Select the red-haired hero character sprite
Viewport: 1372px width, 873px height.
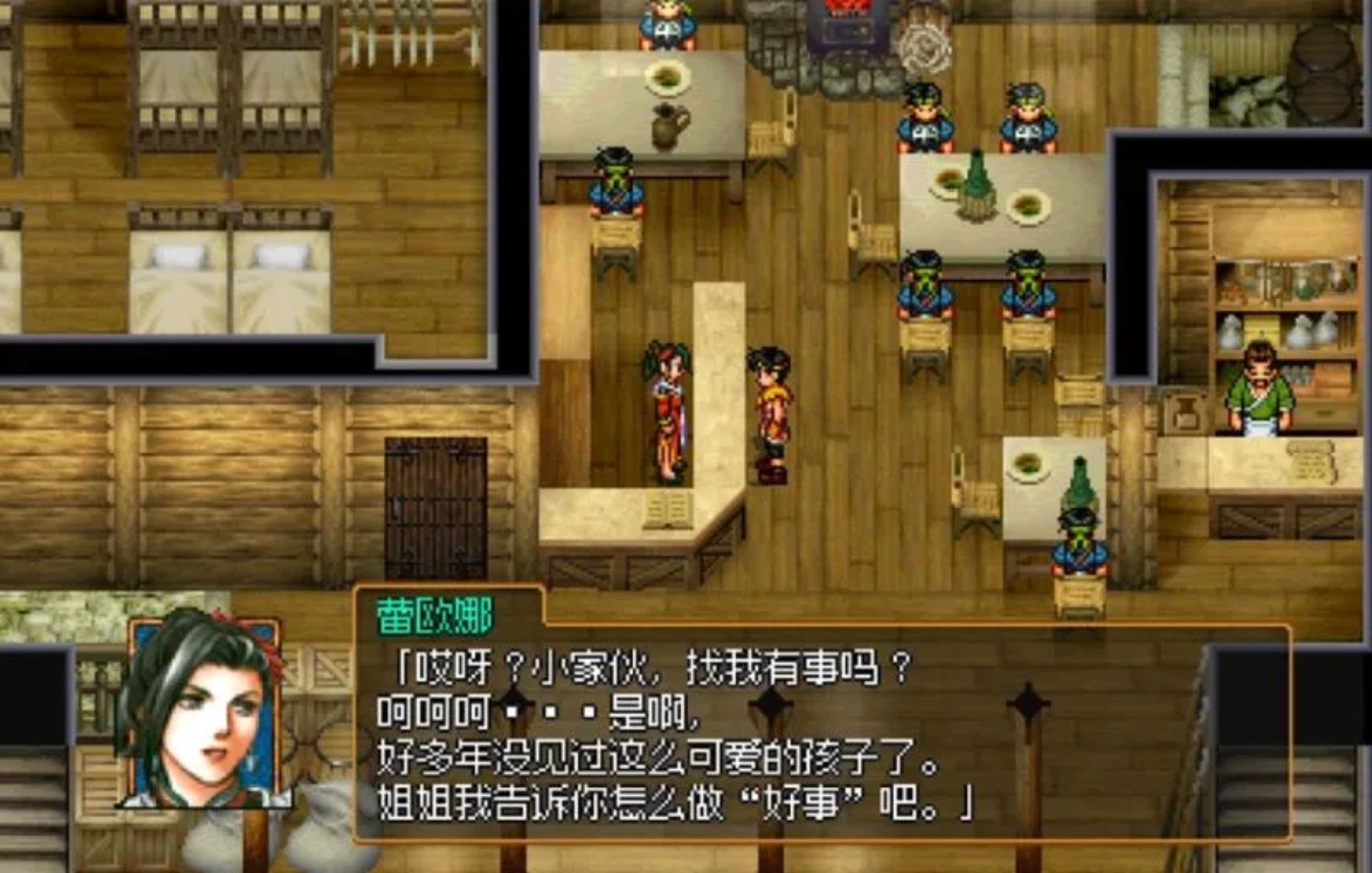(x=772, y=408)
